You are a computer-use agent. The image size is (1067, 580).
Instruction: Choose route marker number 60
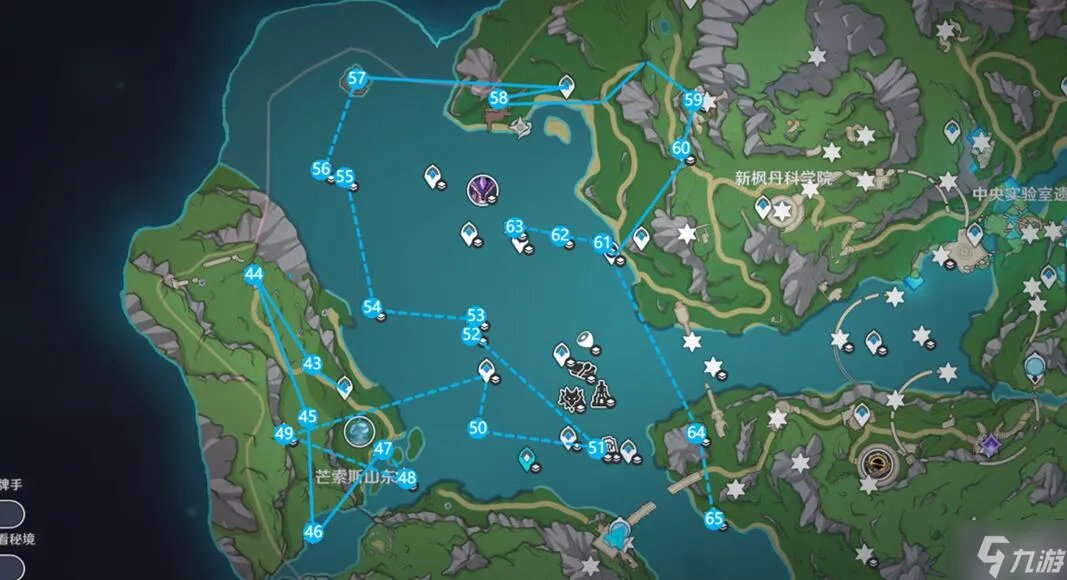click(681, 148)
